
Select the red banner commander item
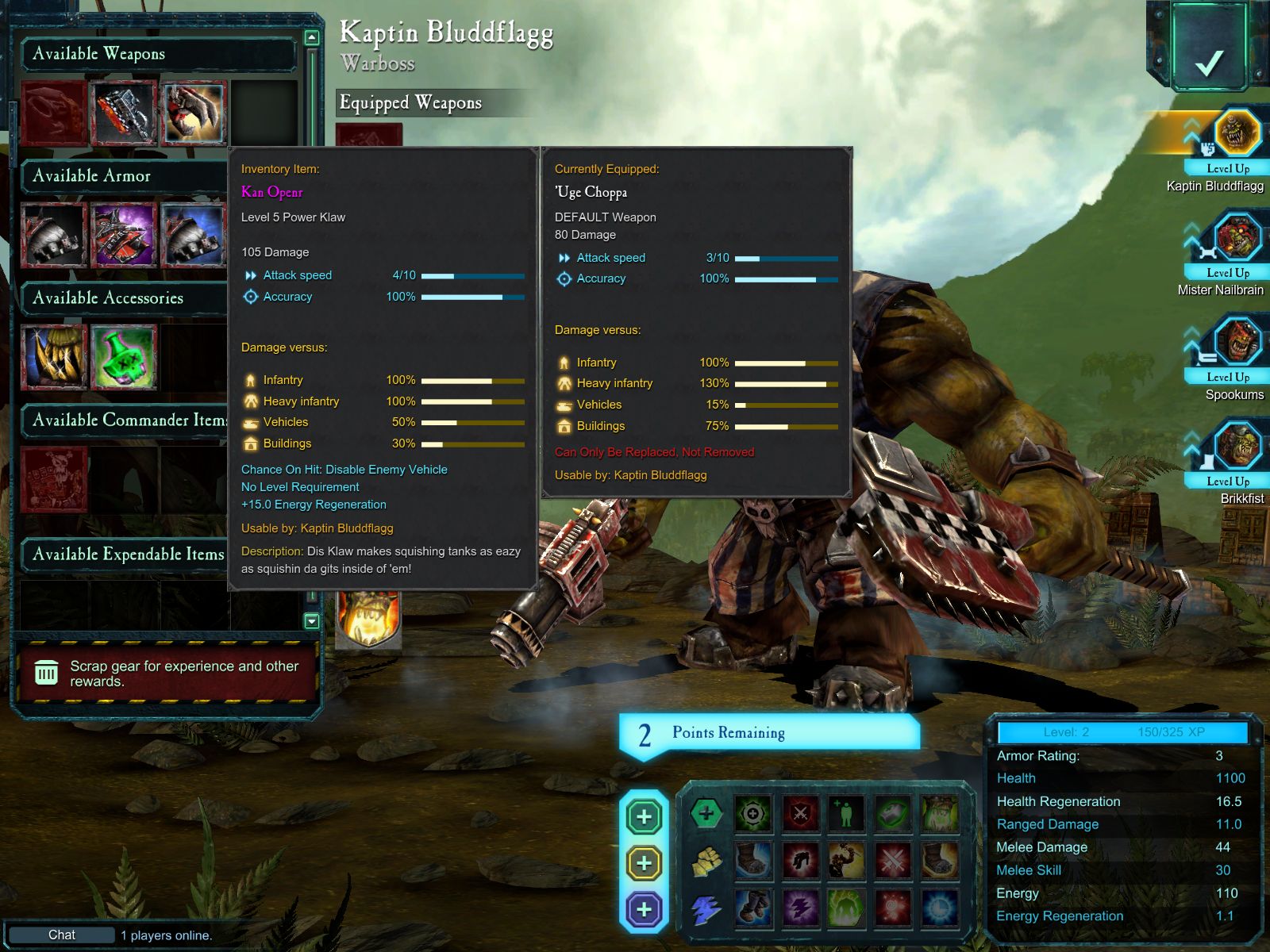[x=53, y=478]
